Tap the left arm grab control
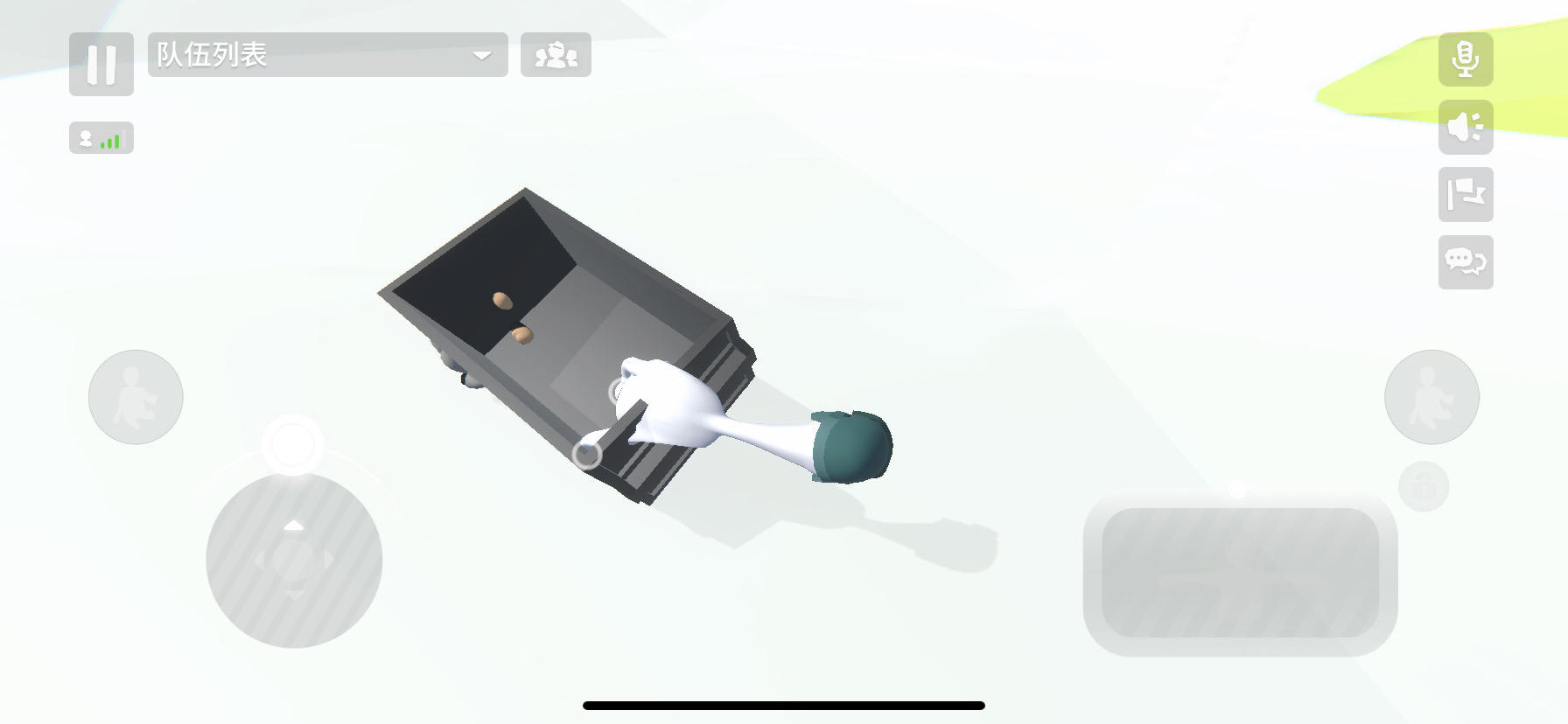Image resolution: width=1568 pixels, height=724 pixels. point(136,397)
